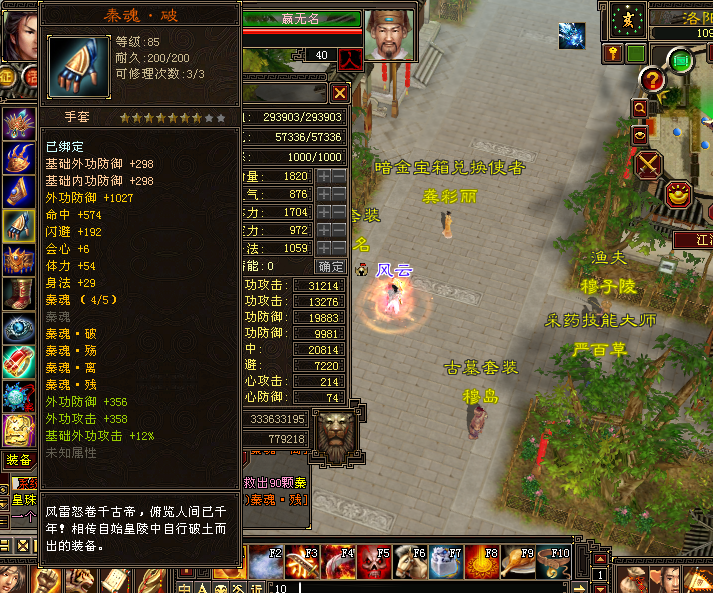Close the character stats panel
713x593 pixels.
click(x=340, y=93)
